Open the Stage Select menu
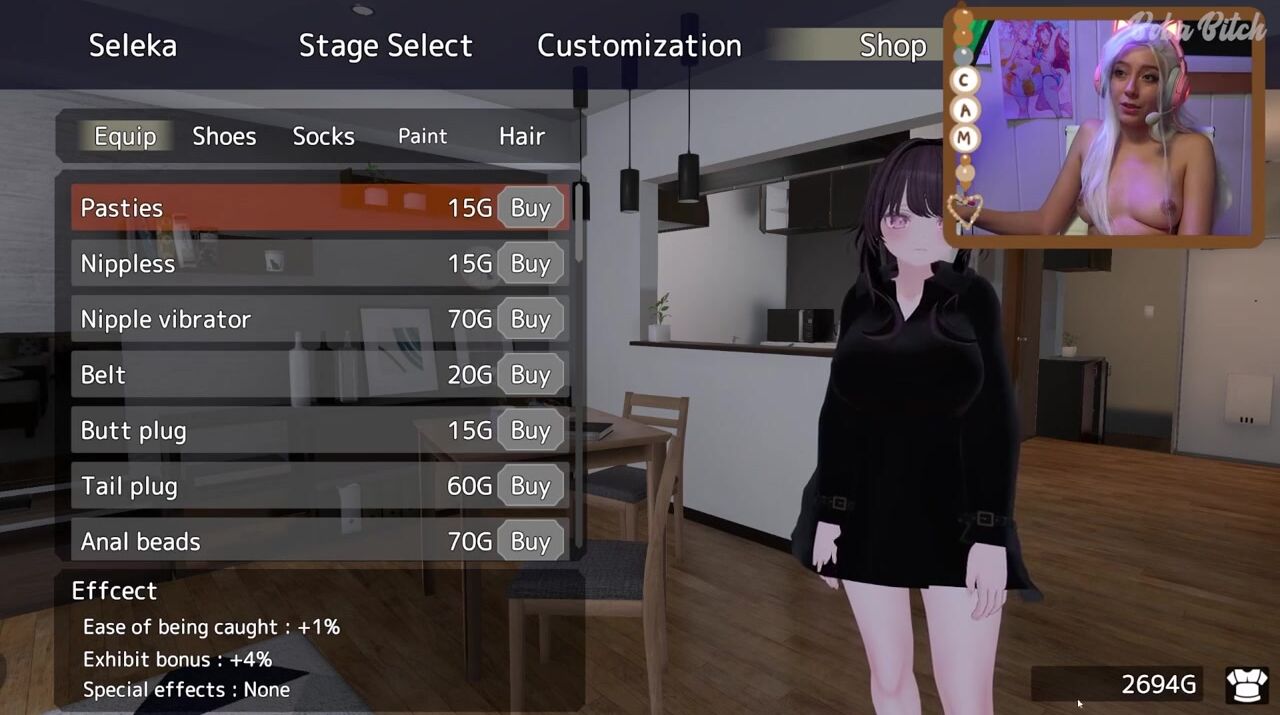 [385, 46]
